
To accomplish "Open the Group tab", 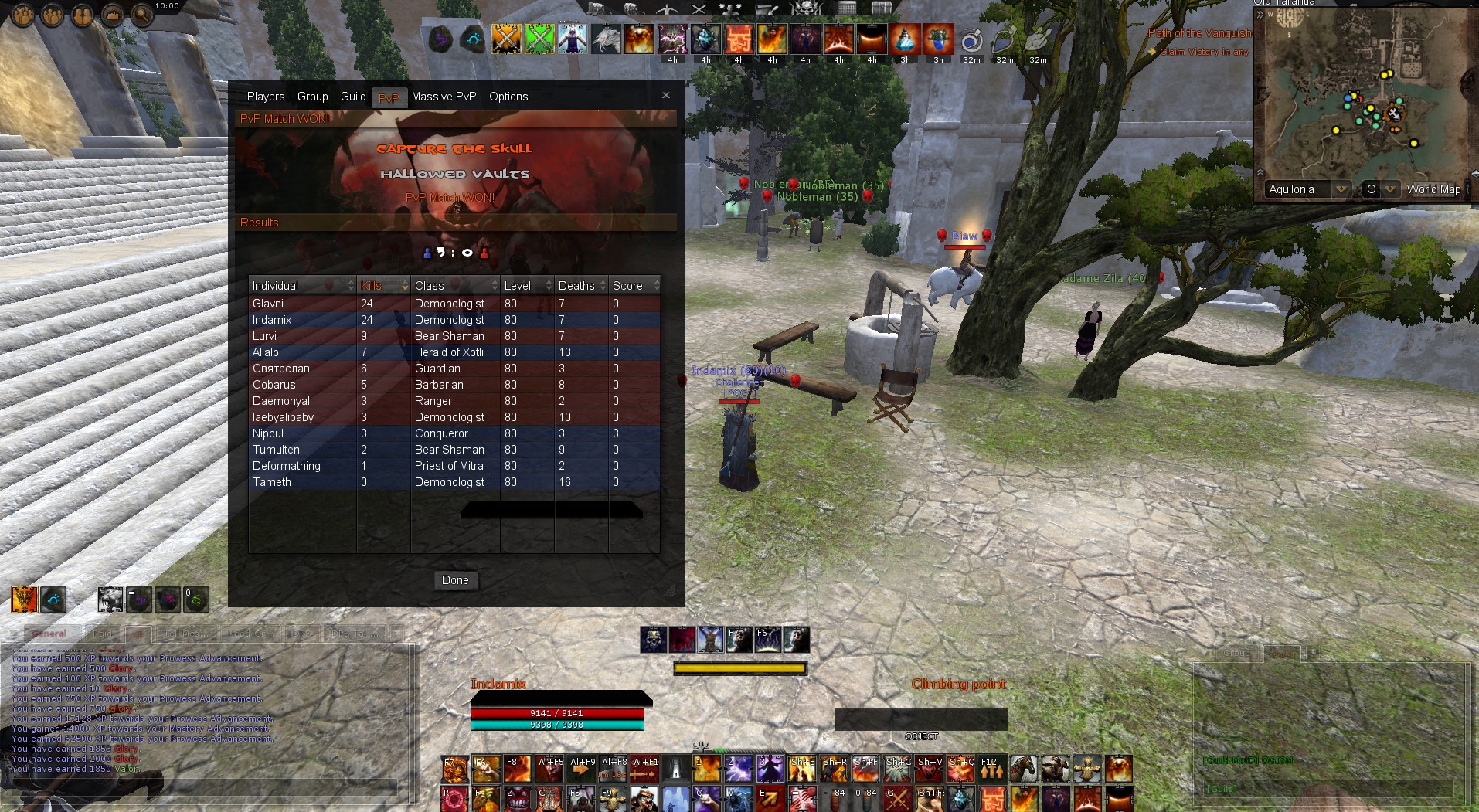I will coord(312,97).
